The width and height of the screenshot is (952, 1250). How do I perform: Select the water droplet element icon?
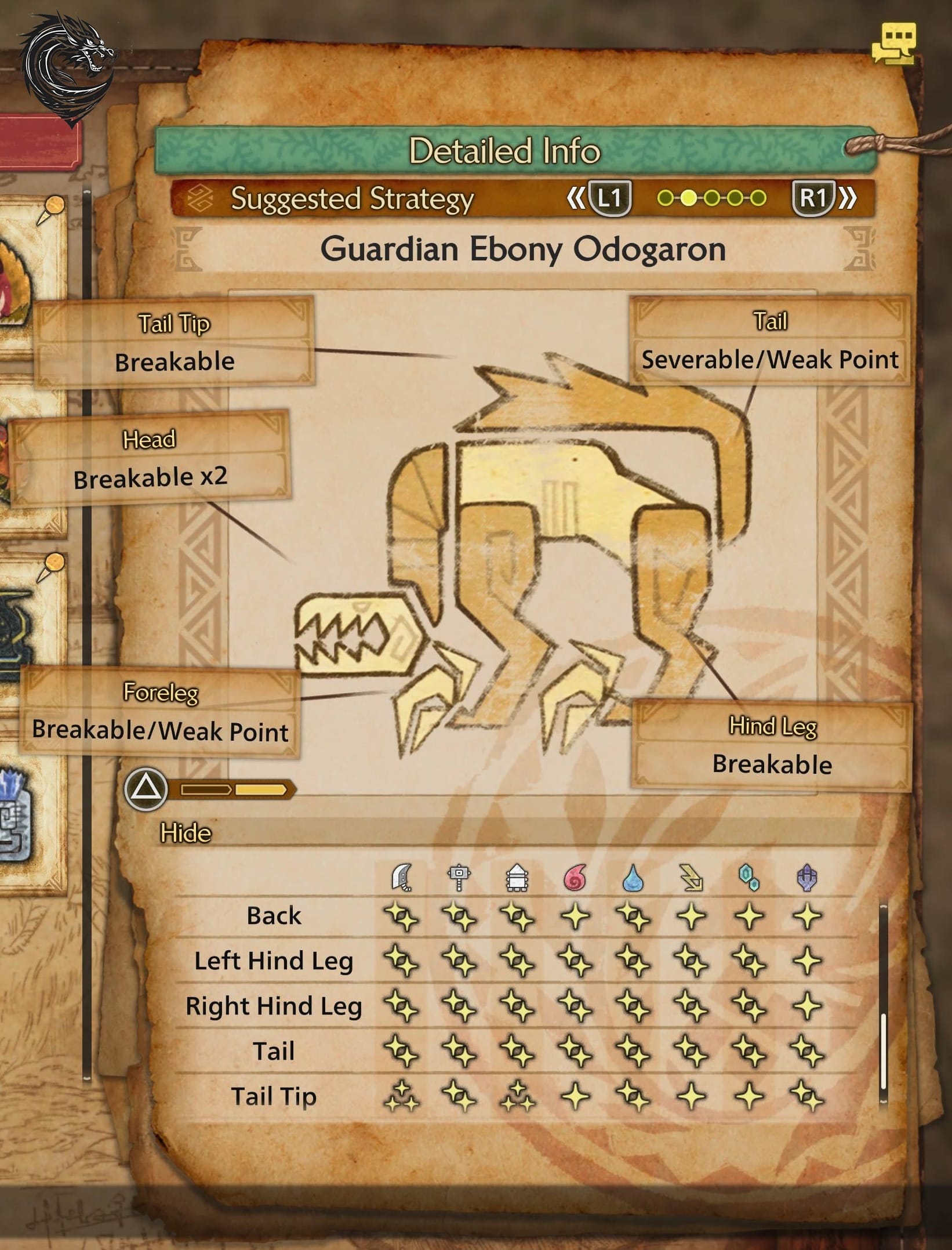(x=633, y=878)
